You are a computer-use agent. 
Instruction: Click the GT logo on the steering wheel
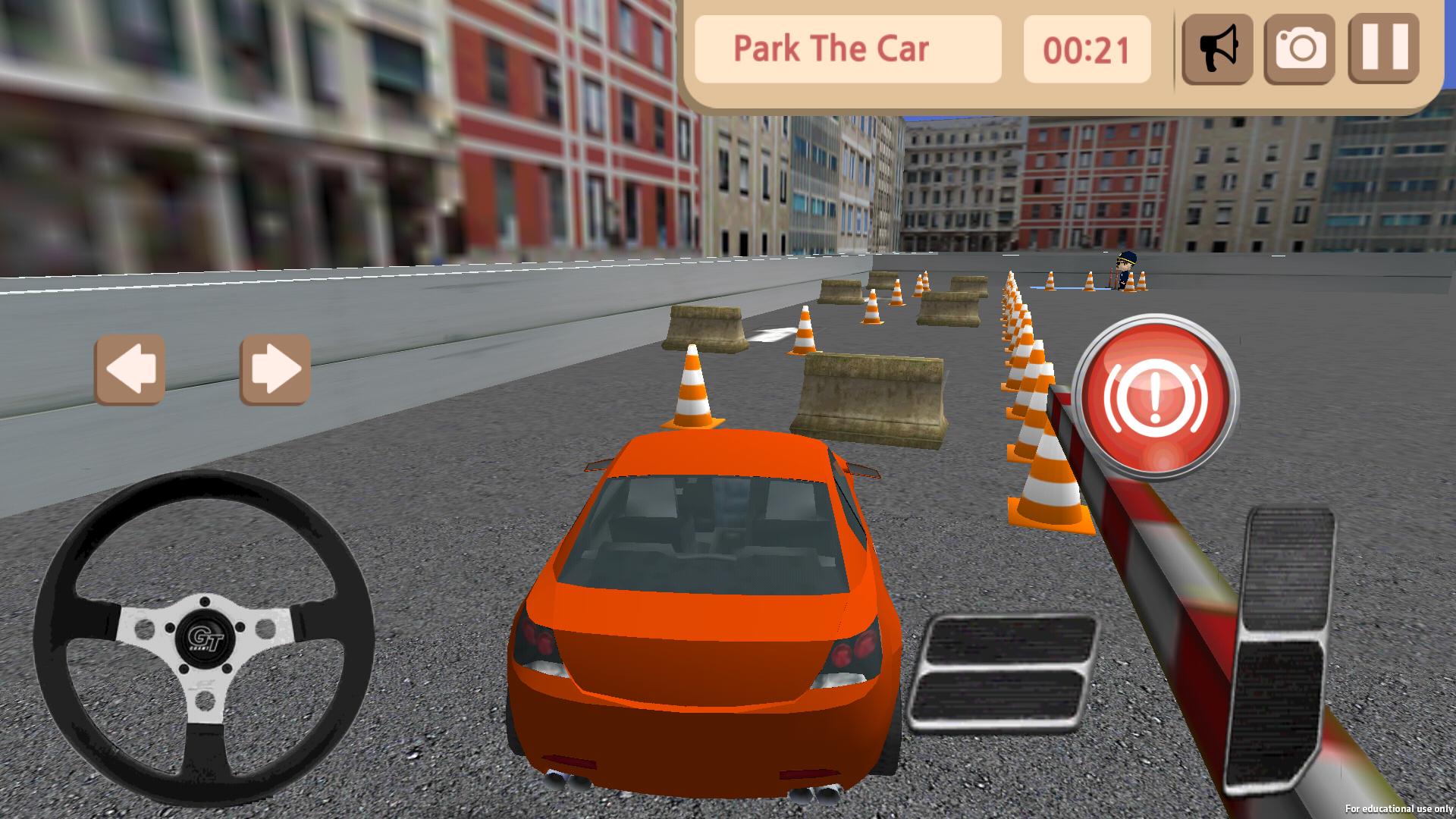point(206,641)
